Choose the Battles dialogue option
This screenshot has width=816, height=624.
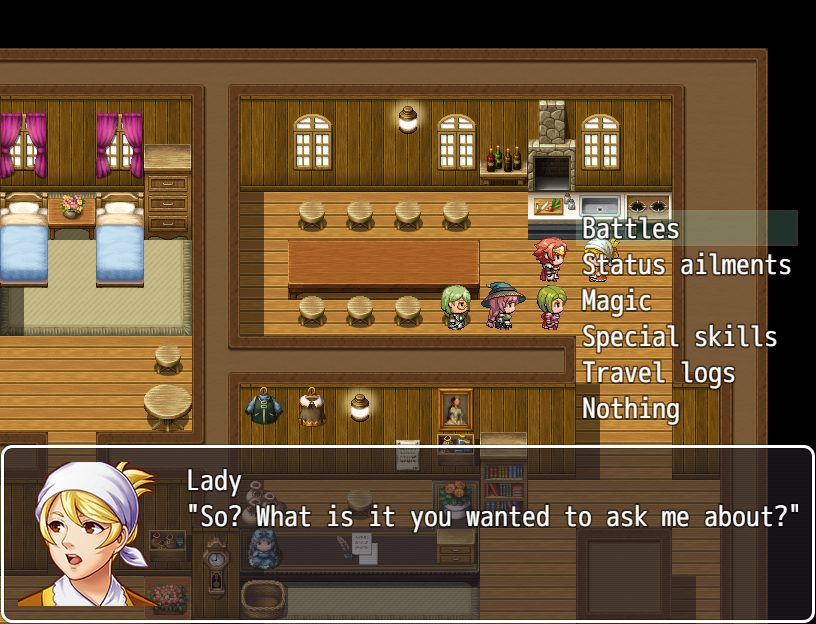[x=631, y=229]
